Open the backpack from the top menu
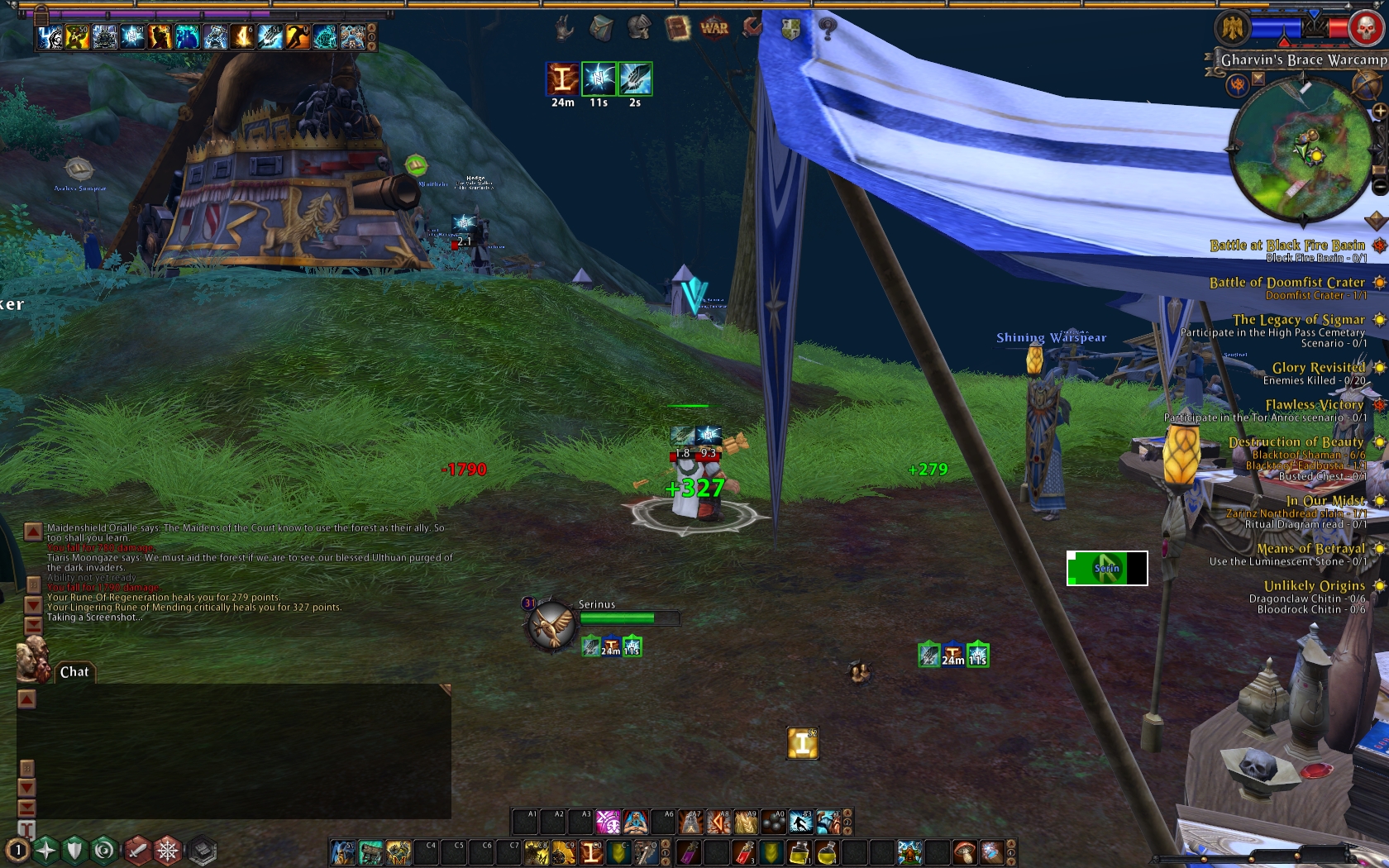This screenshot has height=868, width=1389. 601,29
